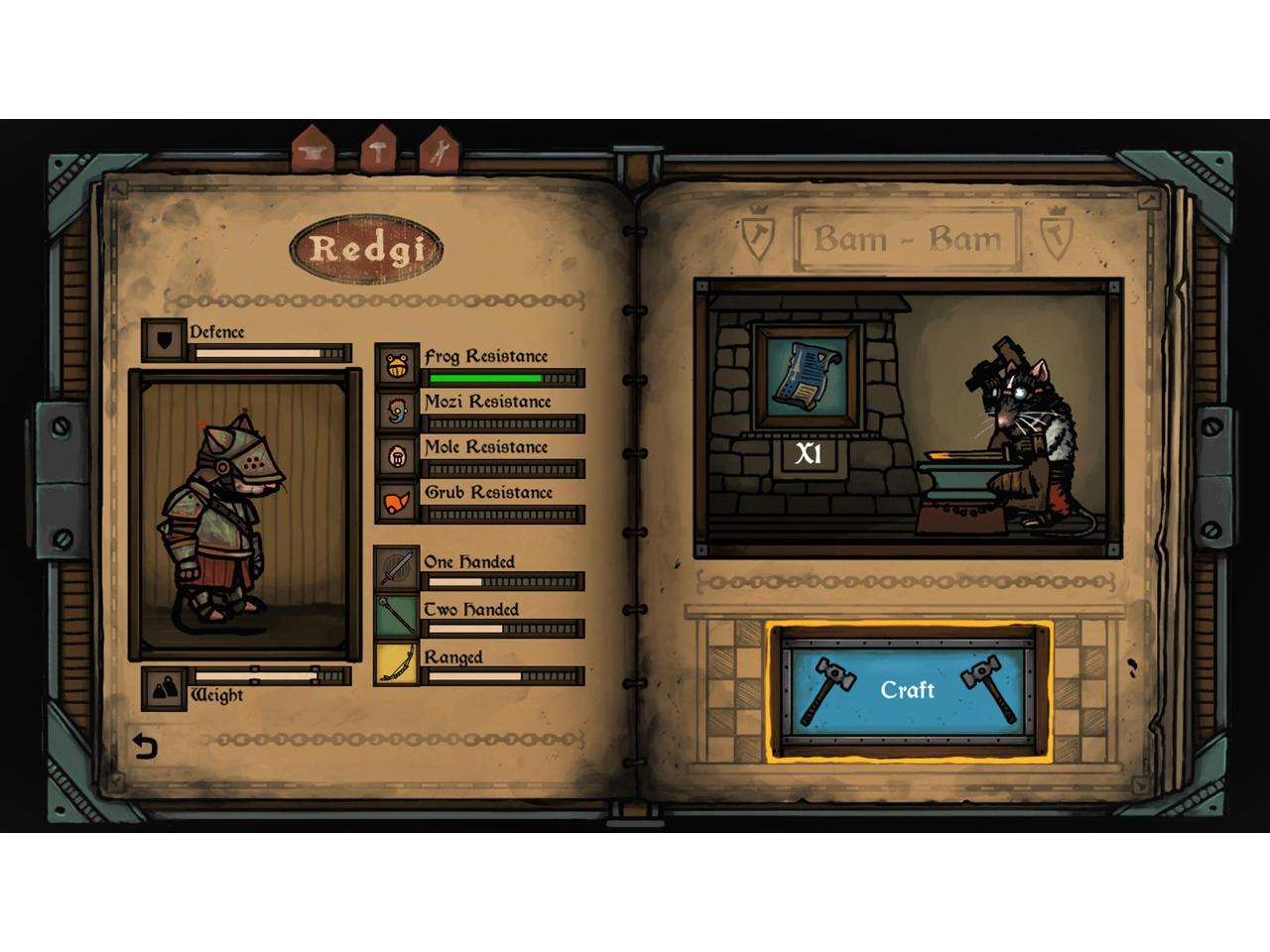This screenshot has width=1270, height=952.
Task: Select the blue blueprint scroll slot
Action: (x=807, y=377)
